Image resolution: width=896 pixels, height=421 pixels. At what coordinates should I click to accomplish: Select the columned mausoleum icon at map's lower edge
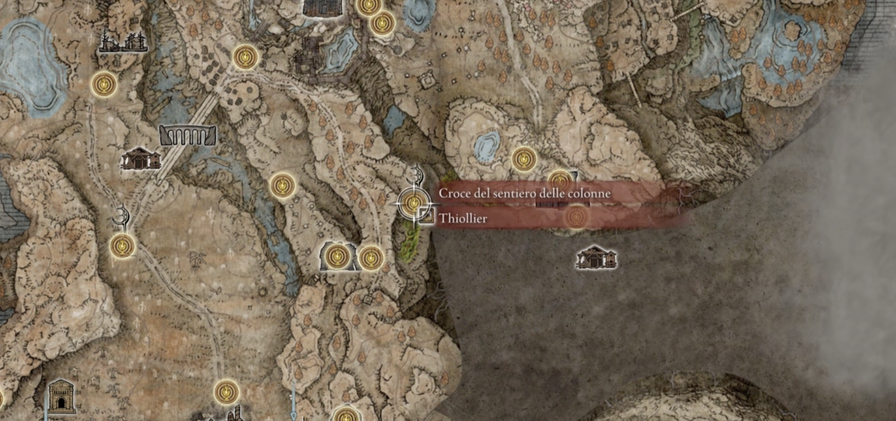[60, 396]
